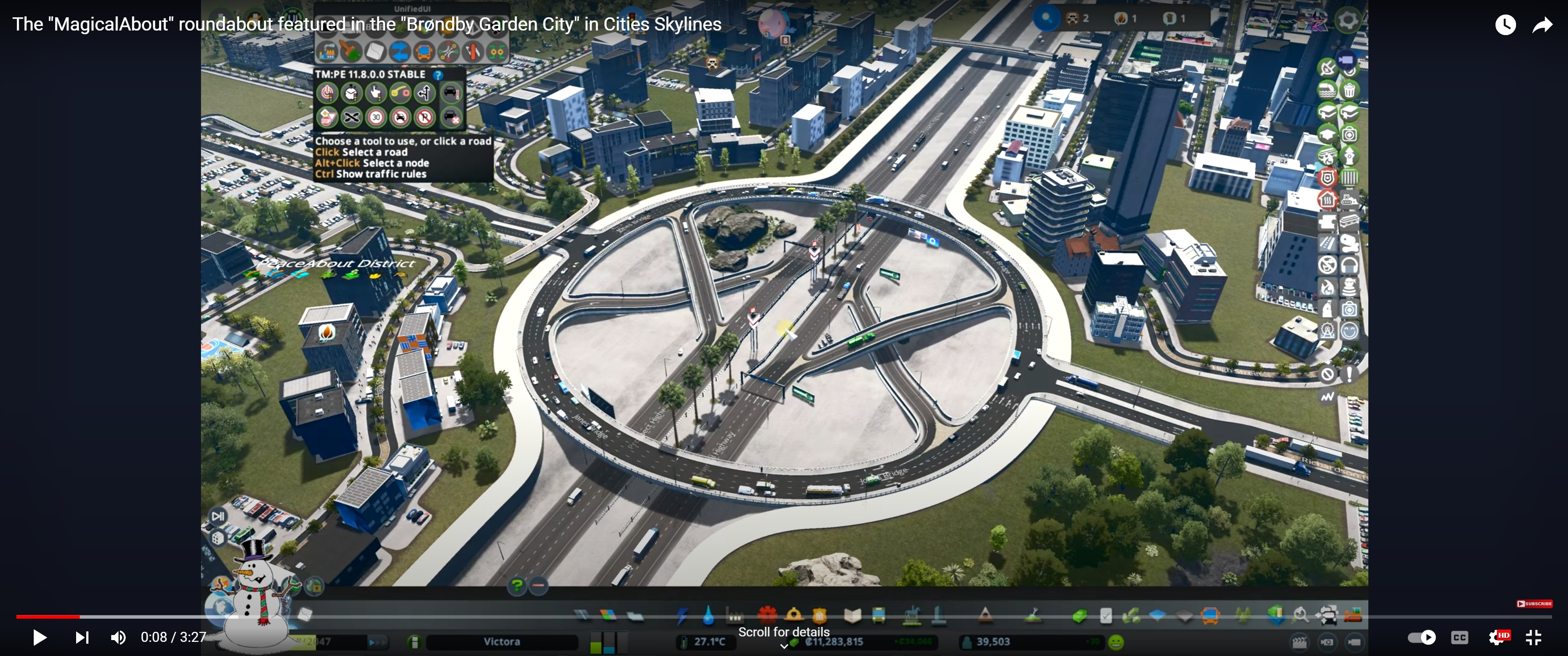This screenshot has width=1568, height=656.
Task: Choose the TM:PE vehicle restrictions tool
Action: pyautogui.click(x=401, y=117)
